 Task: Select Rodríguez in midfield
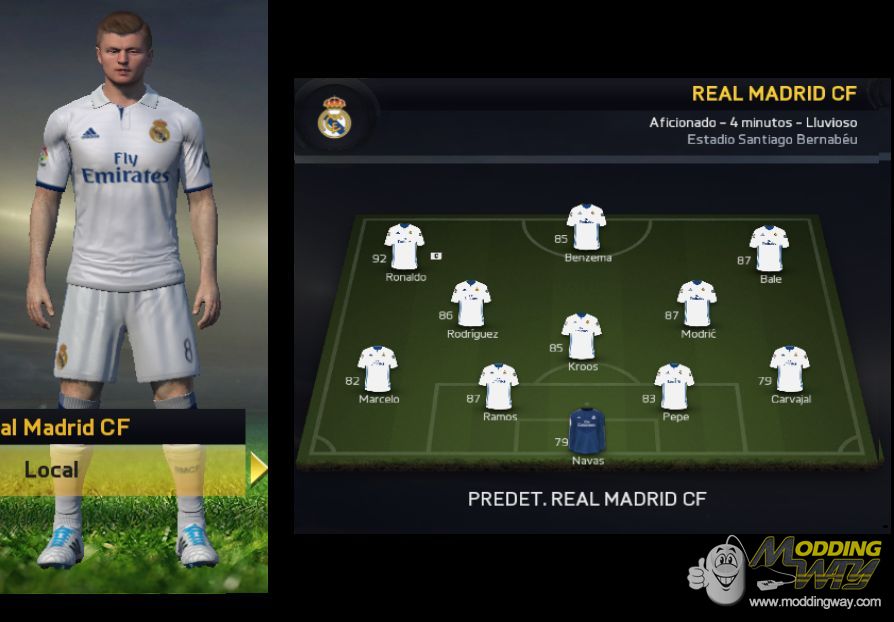click(470, 304)
